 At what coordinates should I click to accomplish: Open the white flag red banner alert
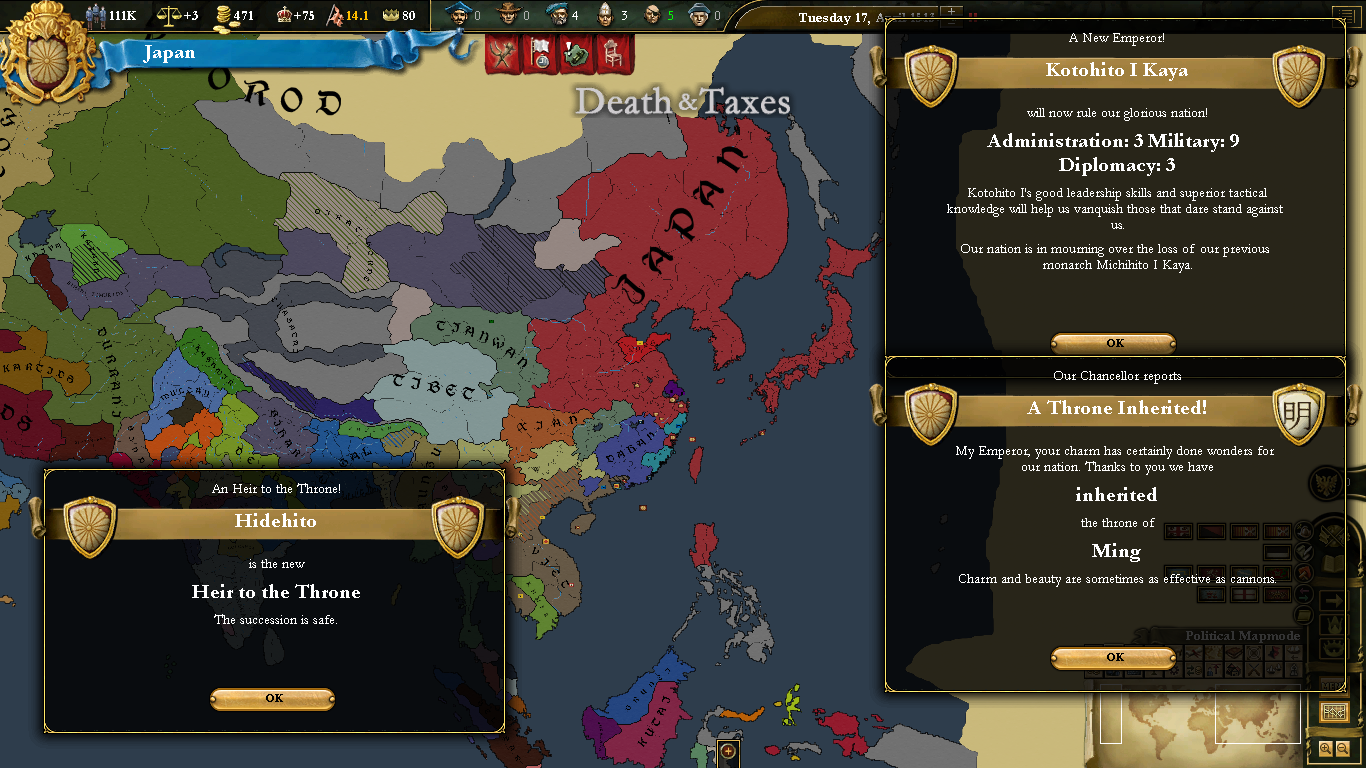(540, 54)
